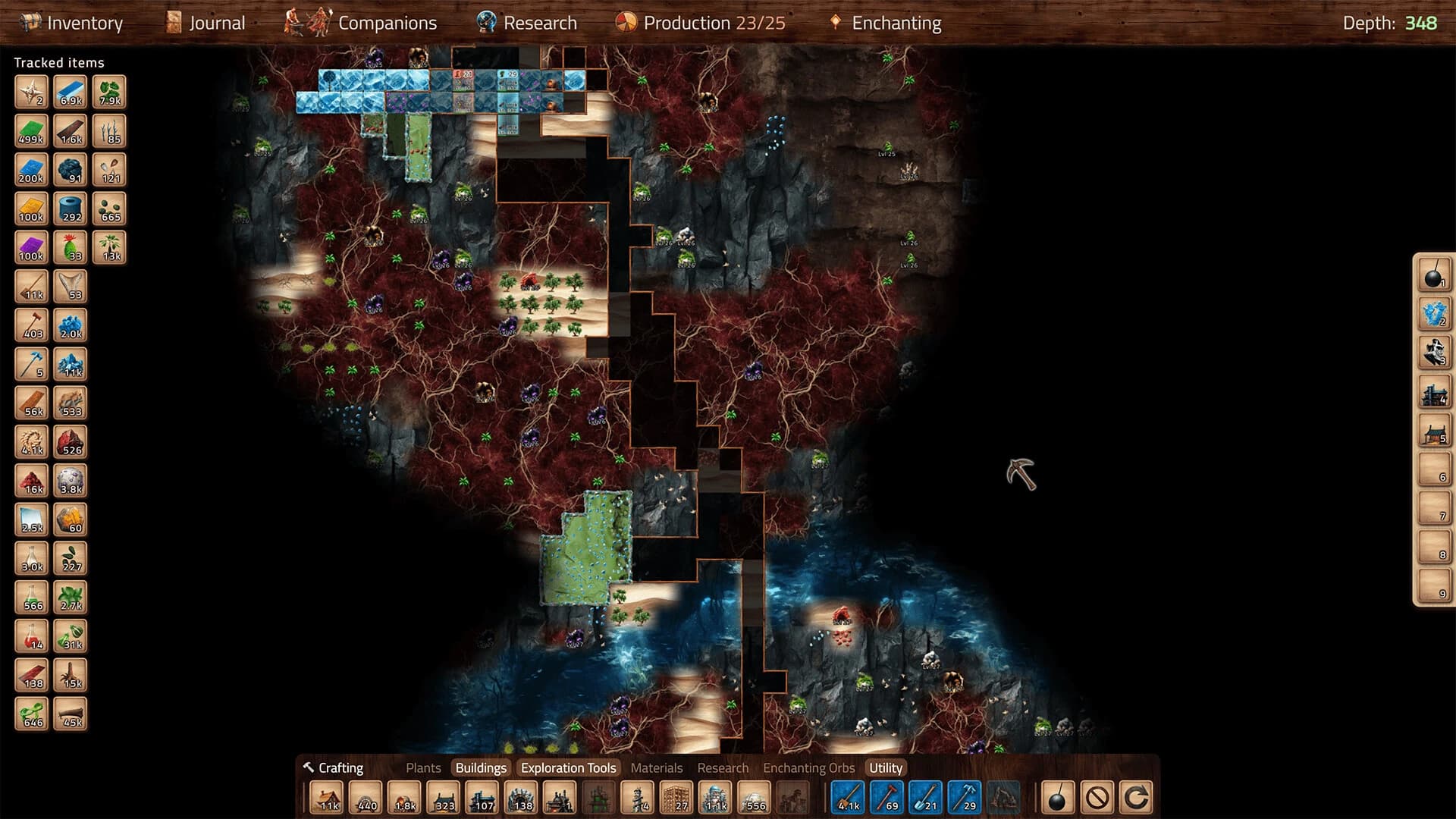
Task: Select the purple dye tracked item showing 100k
Action: click(30, 246)
